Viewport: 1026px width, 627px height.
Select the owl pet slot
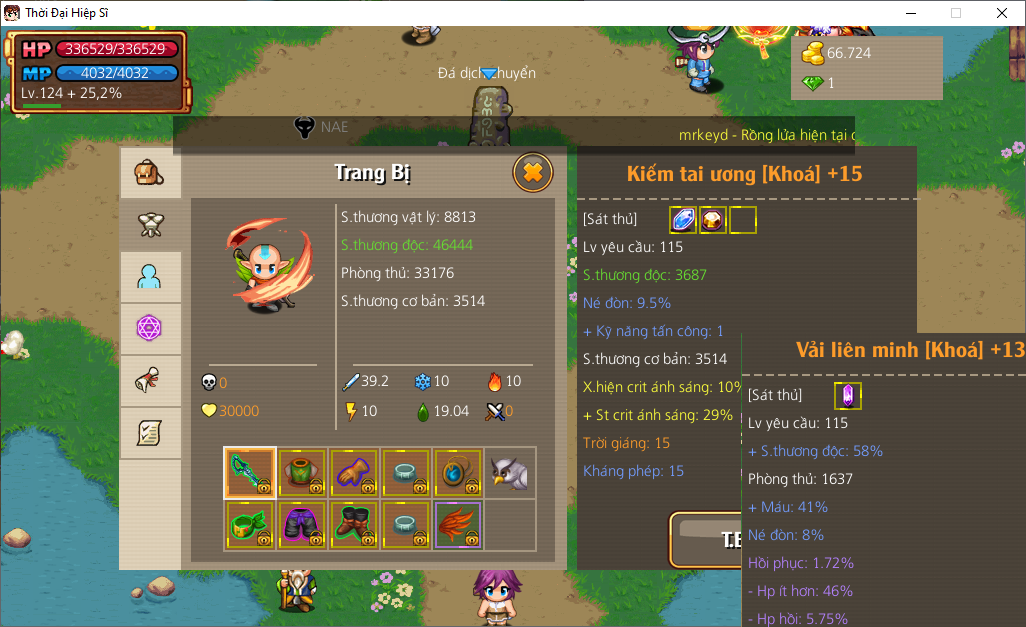[510, 473]
